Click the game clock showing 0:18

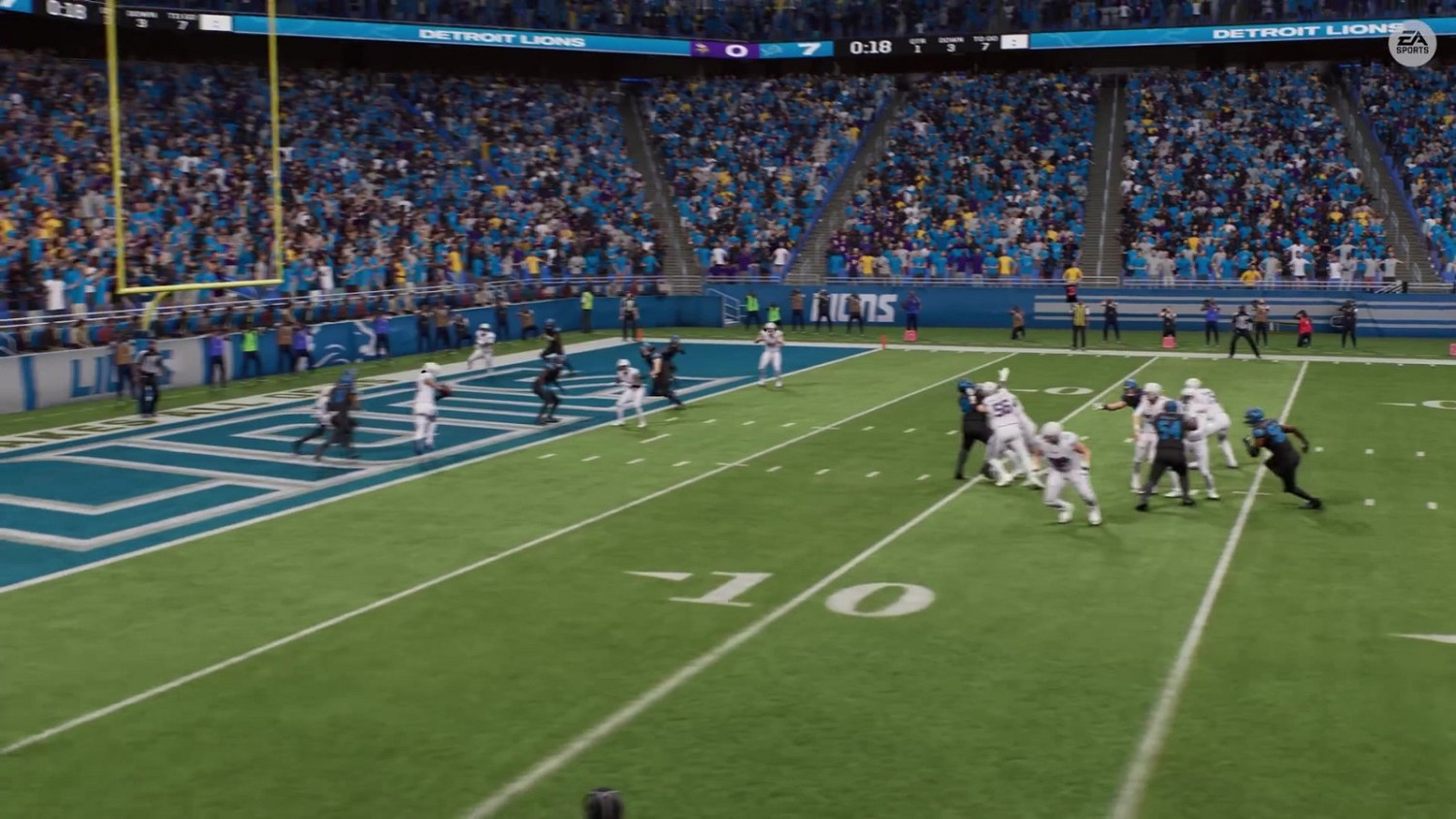pos(870,45)
